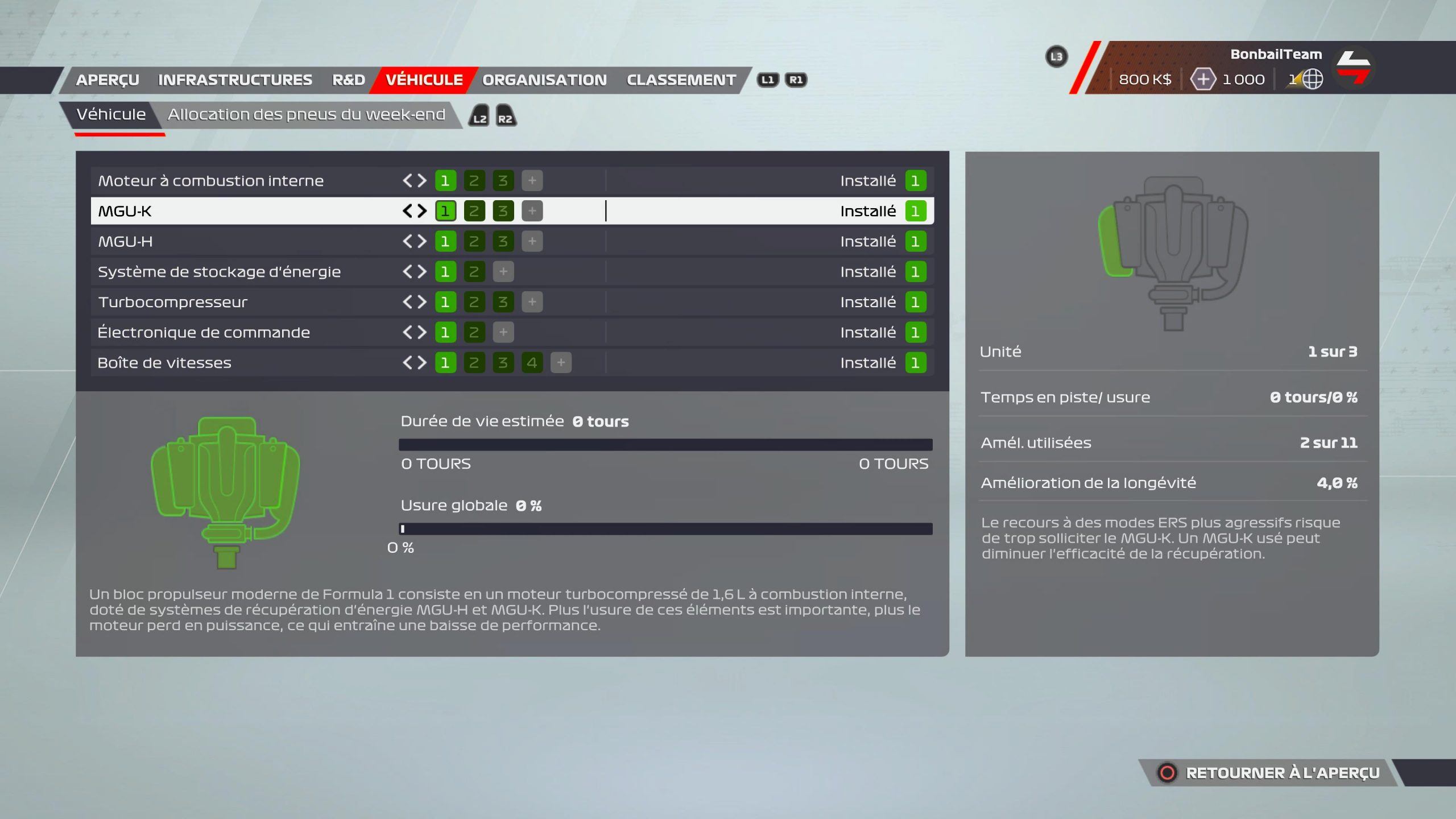
Task: Switch to the INFRASTRUCTURES tab
Action: click(x=235, y=80)
